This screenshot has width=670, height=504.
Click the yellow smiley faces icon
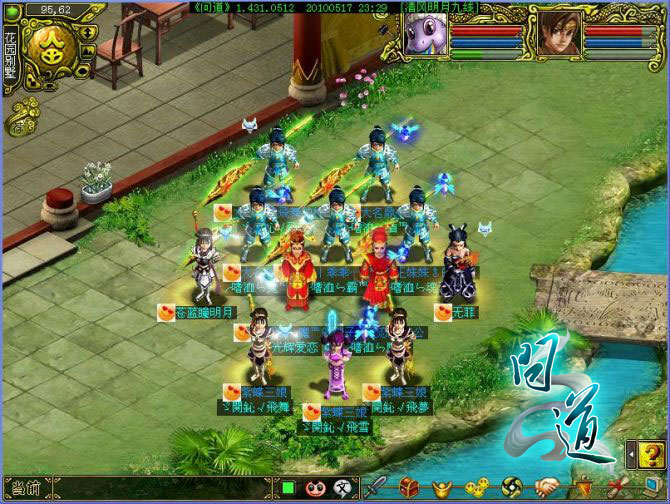pyautogui.click(x=478, y=487)
